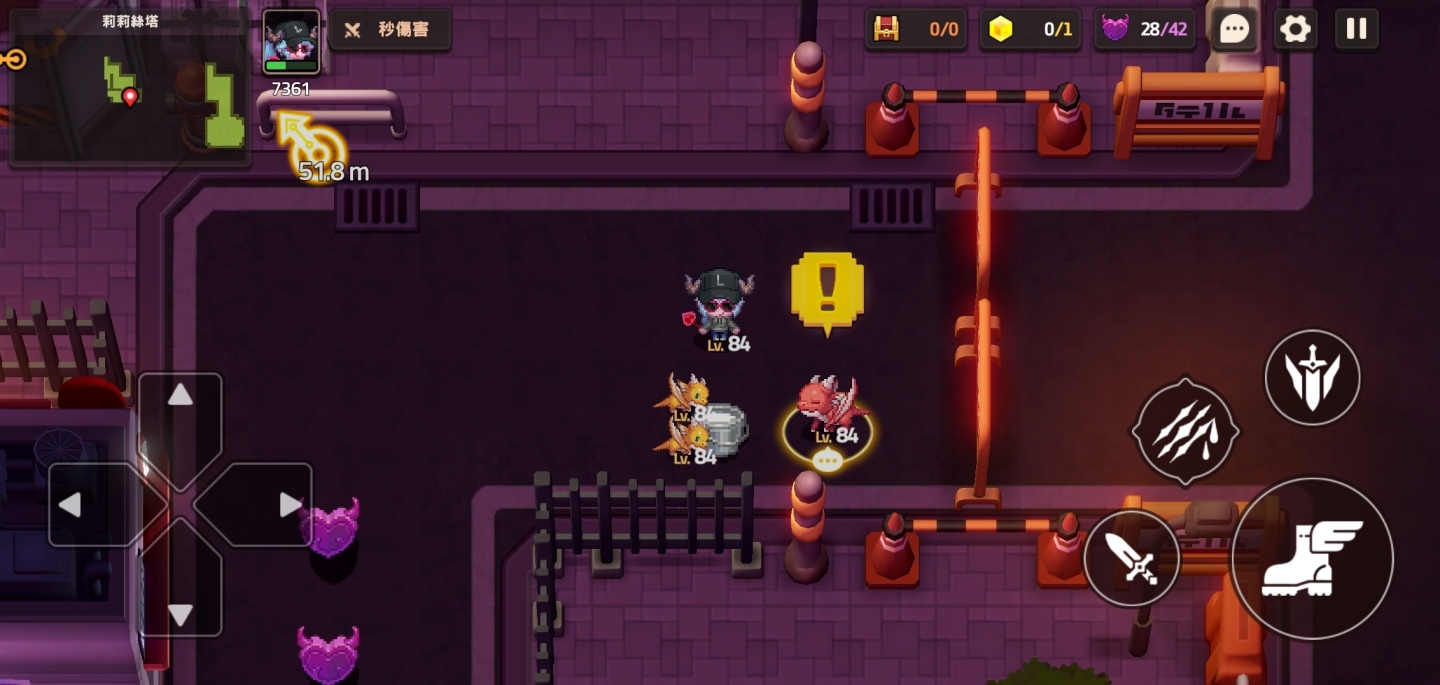Image resolution: width=1440 pixels, height=685 pixels.
Task: Tap the down arrow on the D-pad
Action: tap(180, 614)
